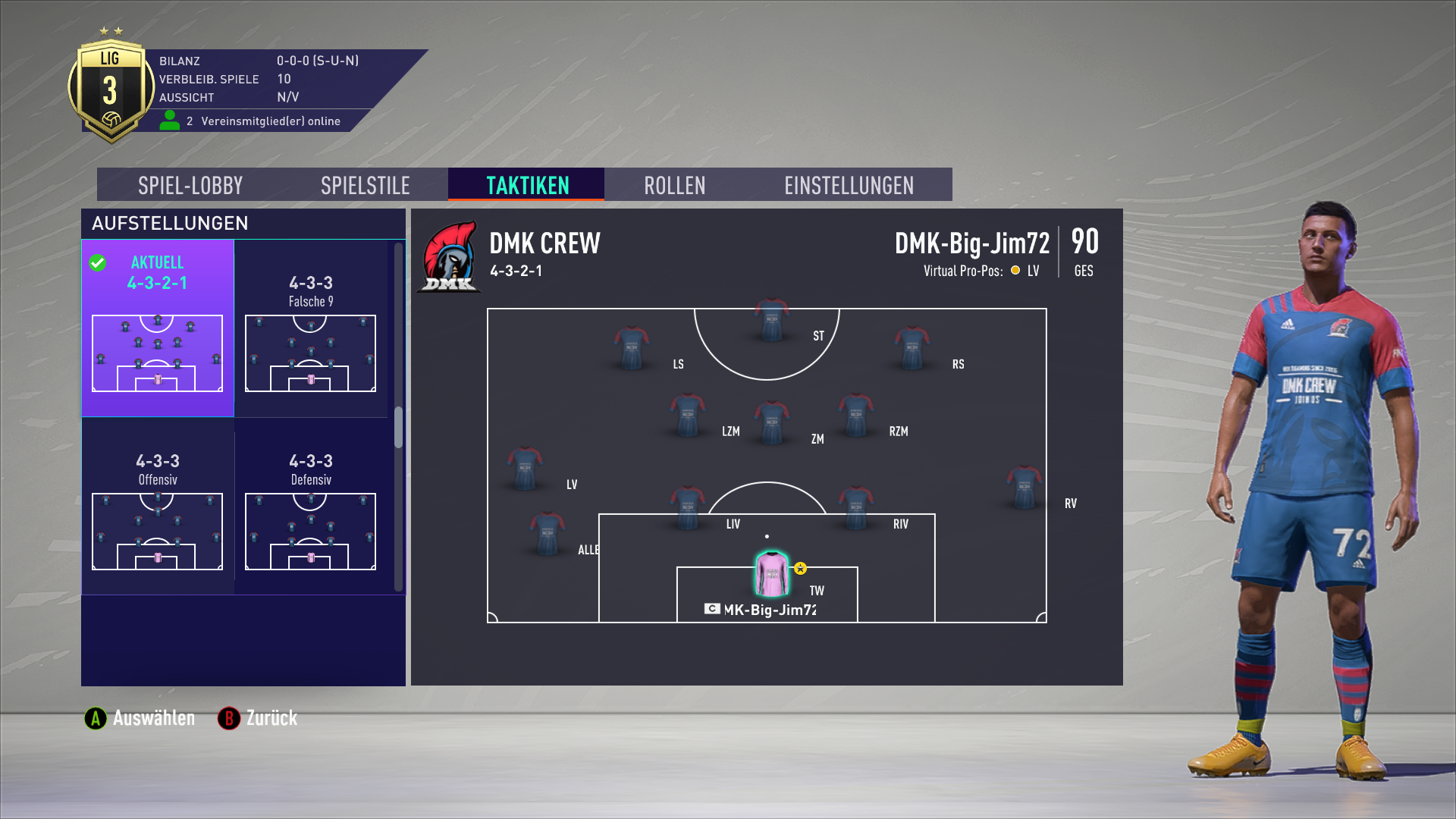Click the LV left back shirt

pos(525,468)
